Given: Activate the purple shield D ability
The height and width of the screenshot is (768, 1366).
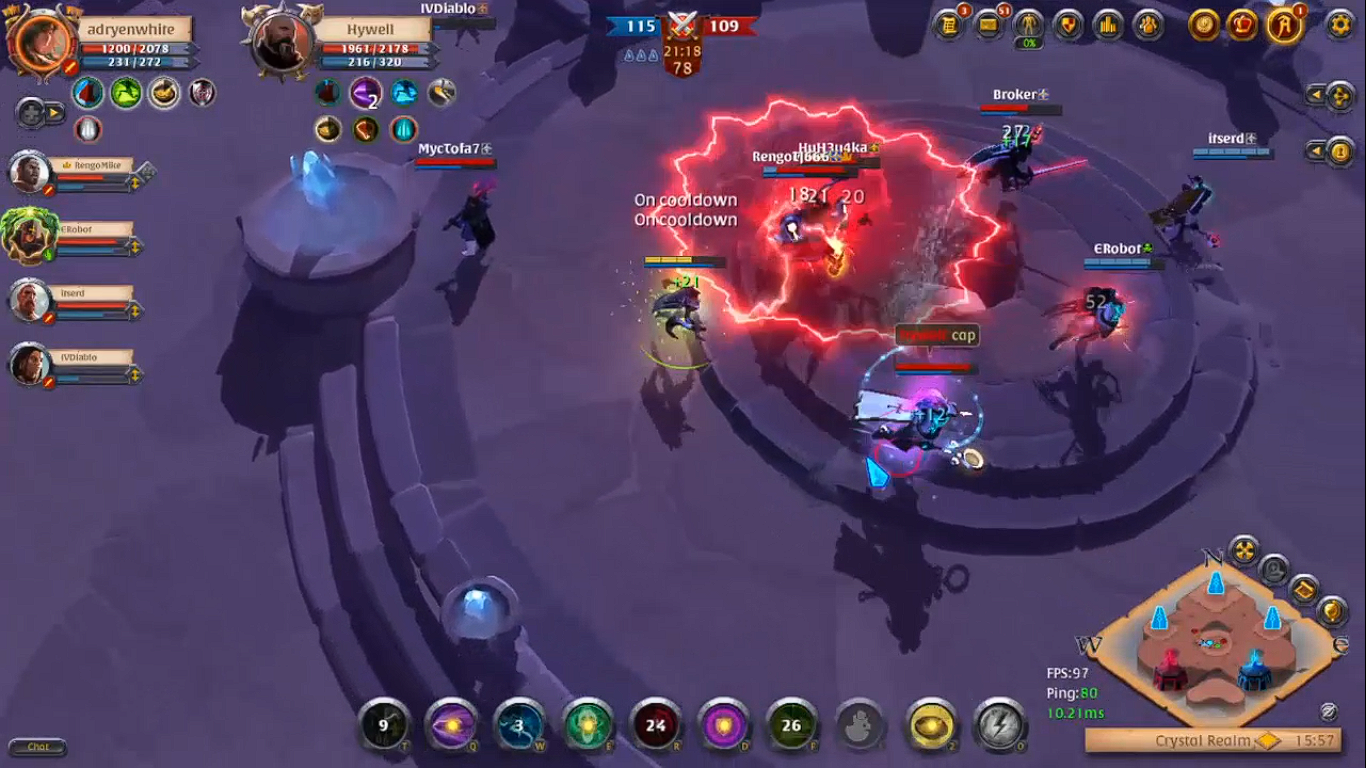Looking at the screenshot, I should pyautogui.click(x=724, y=724).
